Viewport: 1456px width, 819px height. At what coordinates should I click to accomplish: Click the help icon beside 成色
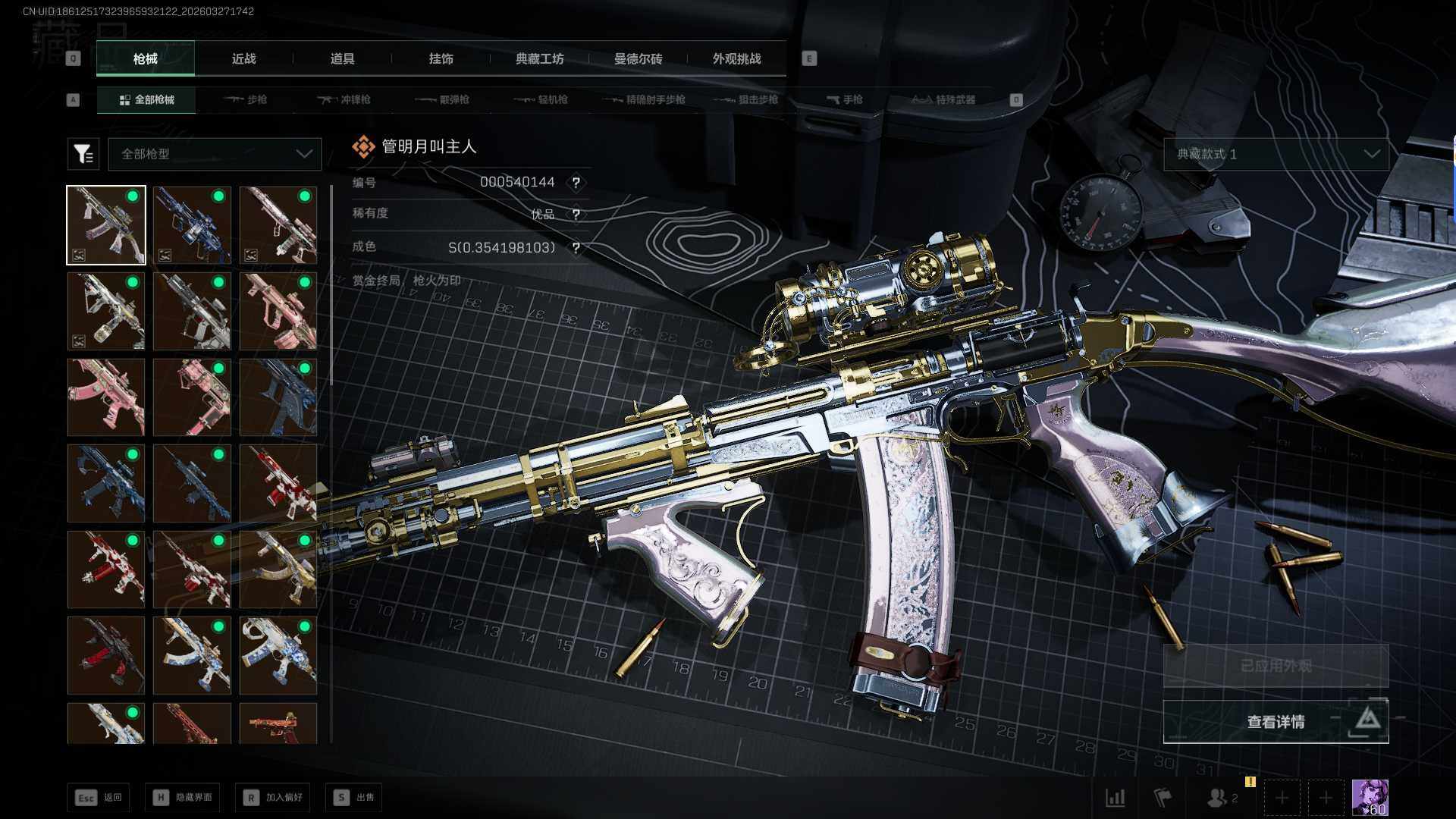point(576,248)
